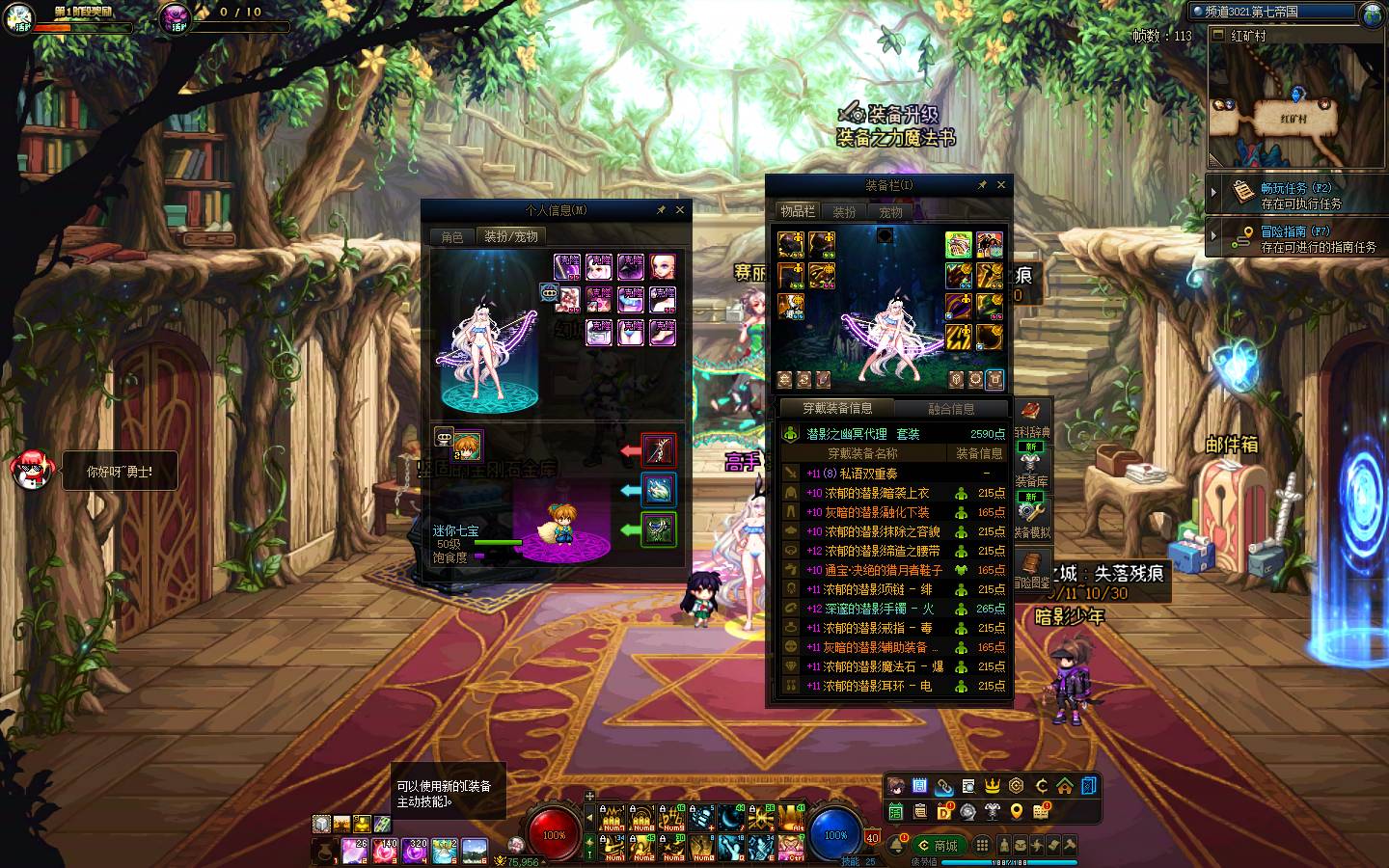The height and width of the screenshot is (868, 1389).
Task: Switch to the 角色 tab
Action: [x=452, y=236]
